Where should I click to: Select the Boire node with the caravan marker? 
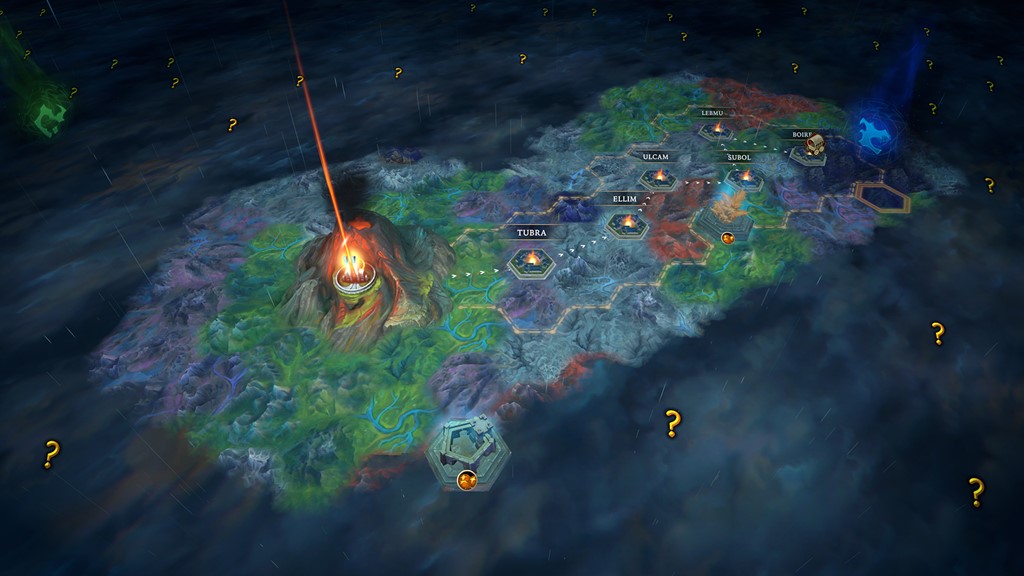813,149
